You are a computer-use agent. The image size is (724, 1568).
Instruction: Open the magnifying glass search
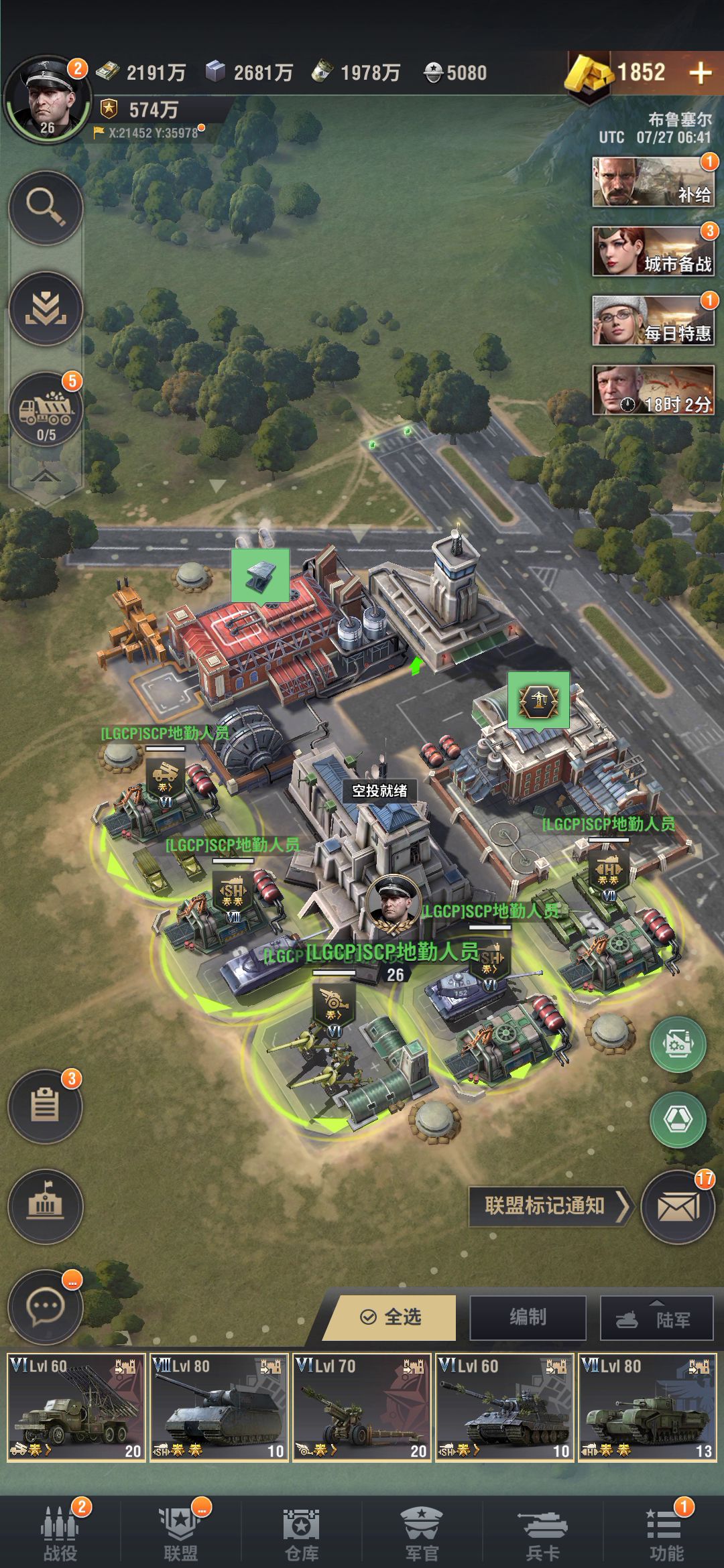pos(46,208)
